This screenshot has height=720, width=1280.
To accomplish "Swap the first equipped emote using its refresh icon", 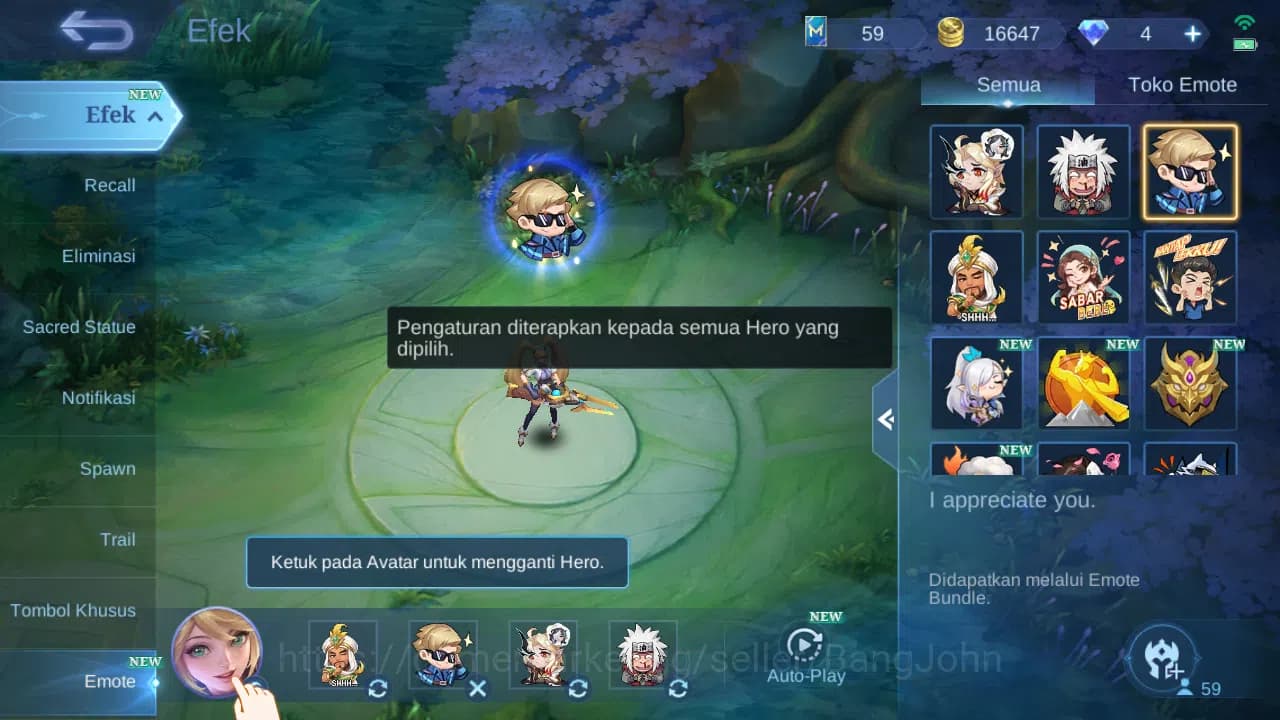I will pos(377,688).
